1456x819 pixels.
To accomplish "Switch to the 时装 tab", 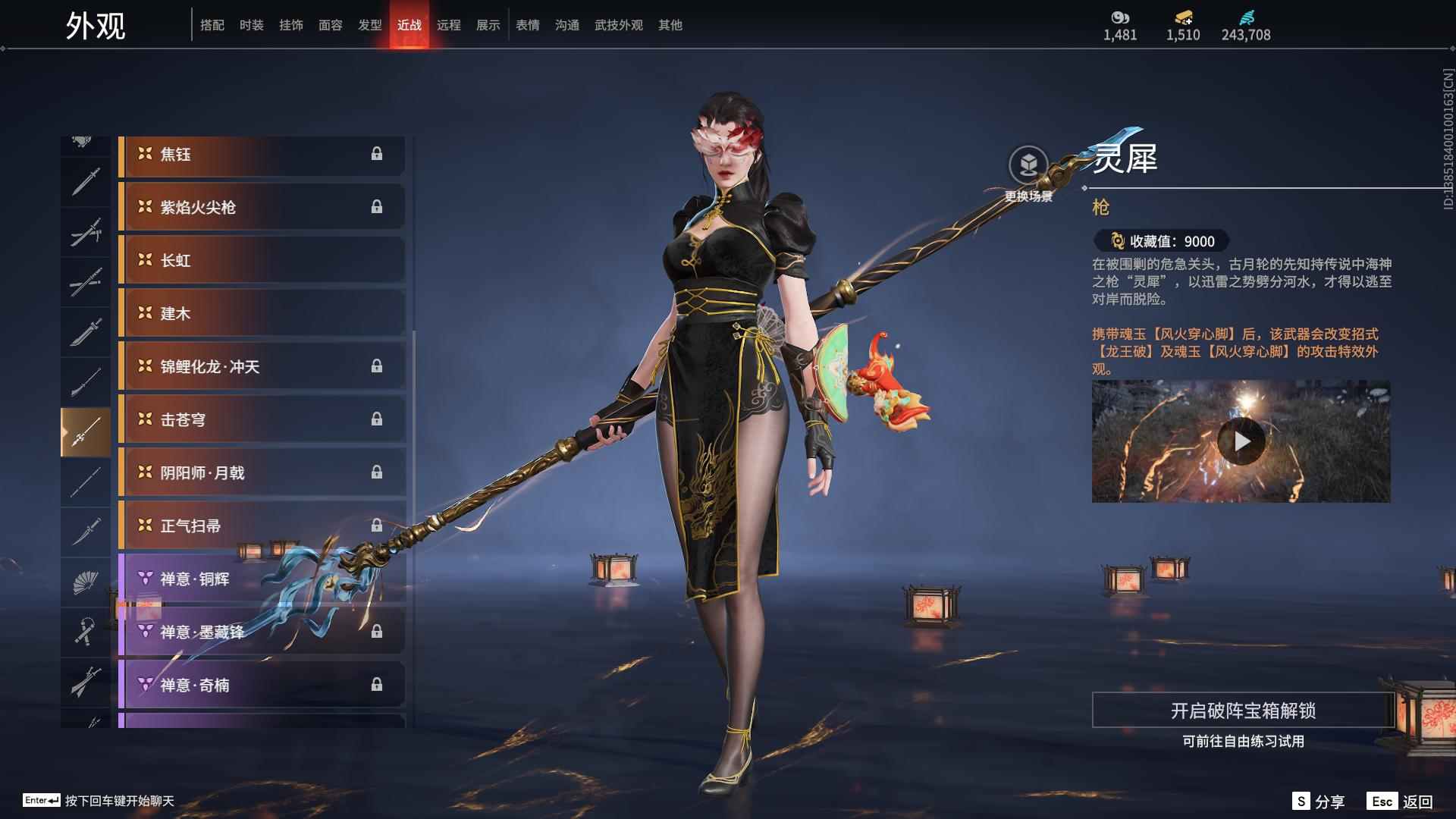I will pos(251,25).
